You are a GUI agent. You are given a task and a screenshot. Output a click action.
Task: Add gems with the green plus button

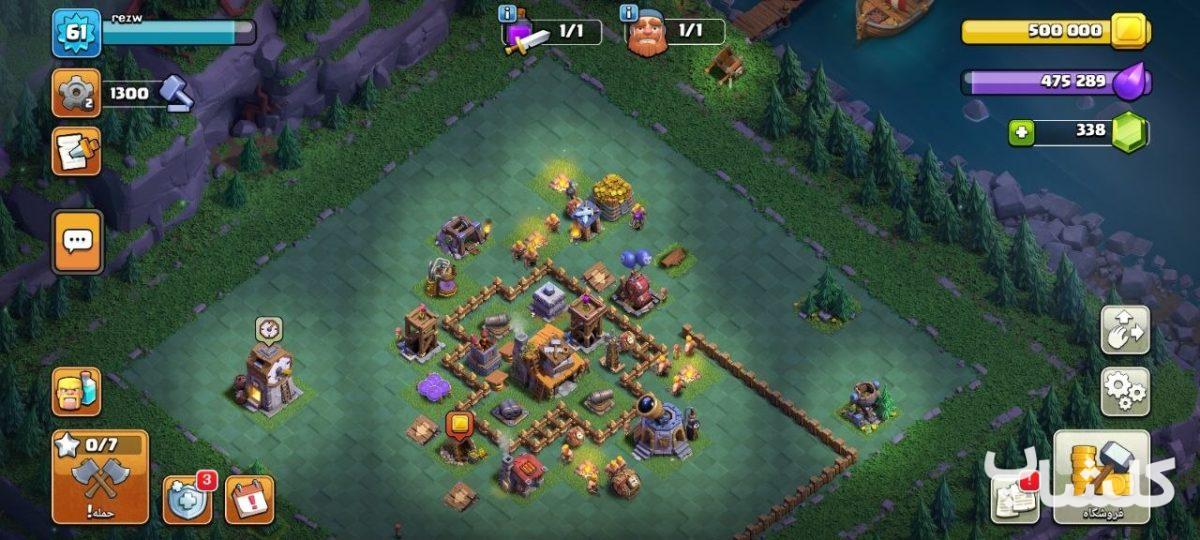coord(1020,132)
